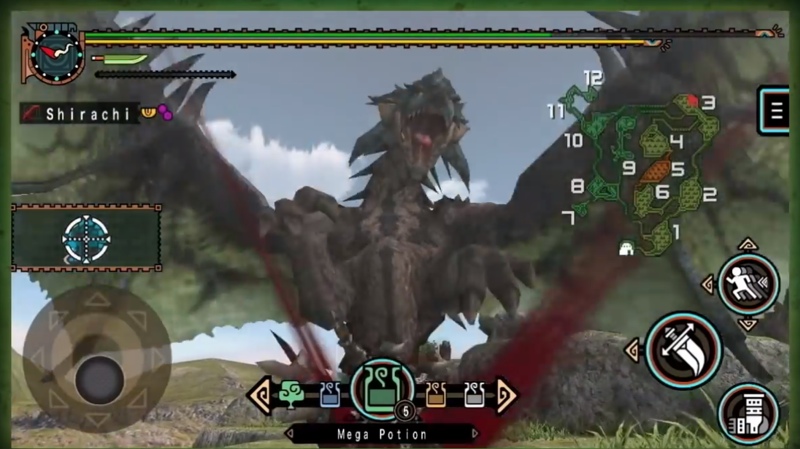Tap the target lock-on crosshair panel

coord(86,238)
